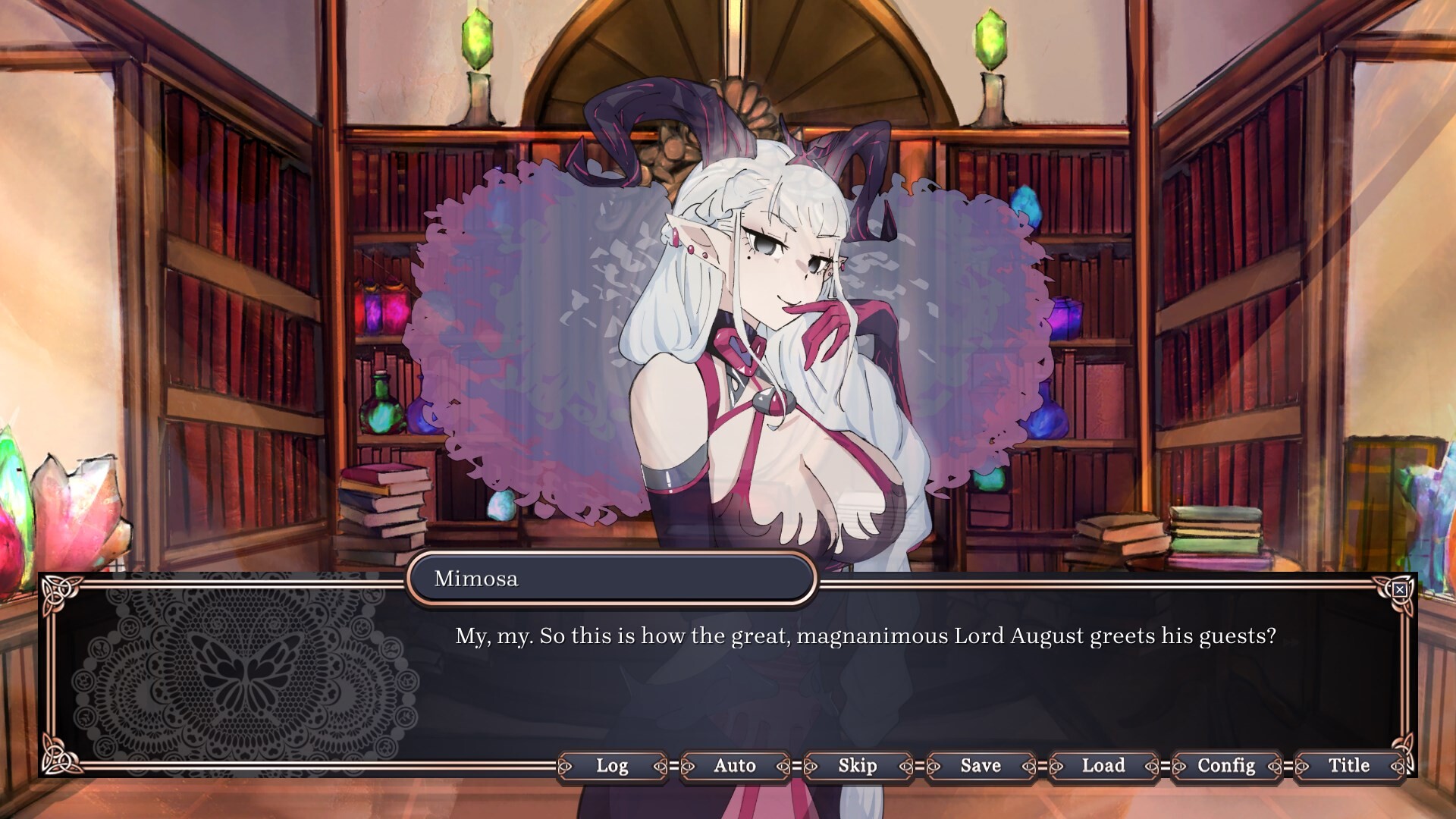Click Mimosa's character sprite
Image resolution: width=1456 pixels, height=819 pixels.
point(781,303)
